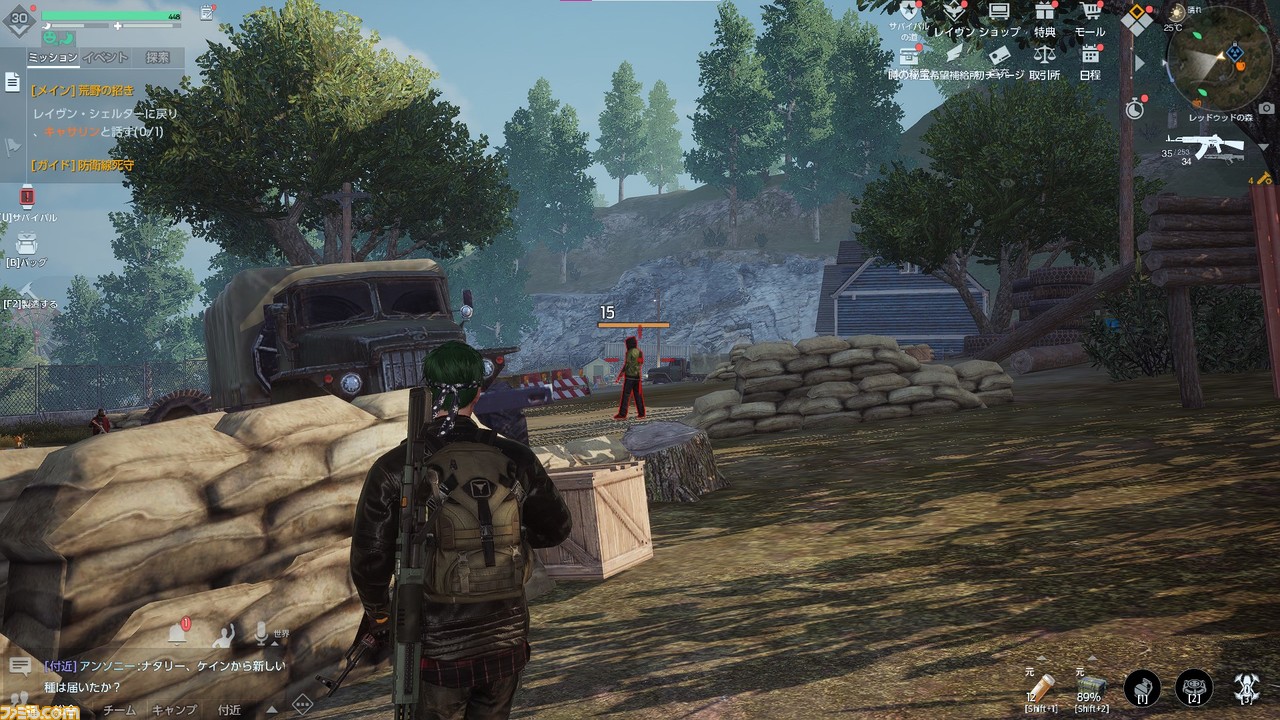1280x720 pixels.
Task: Open the main quest 荒野の招き entry
Action: 82,90
